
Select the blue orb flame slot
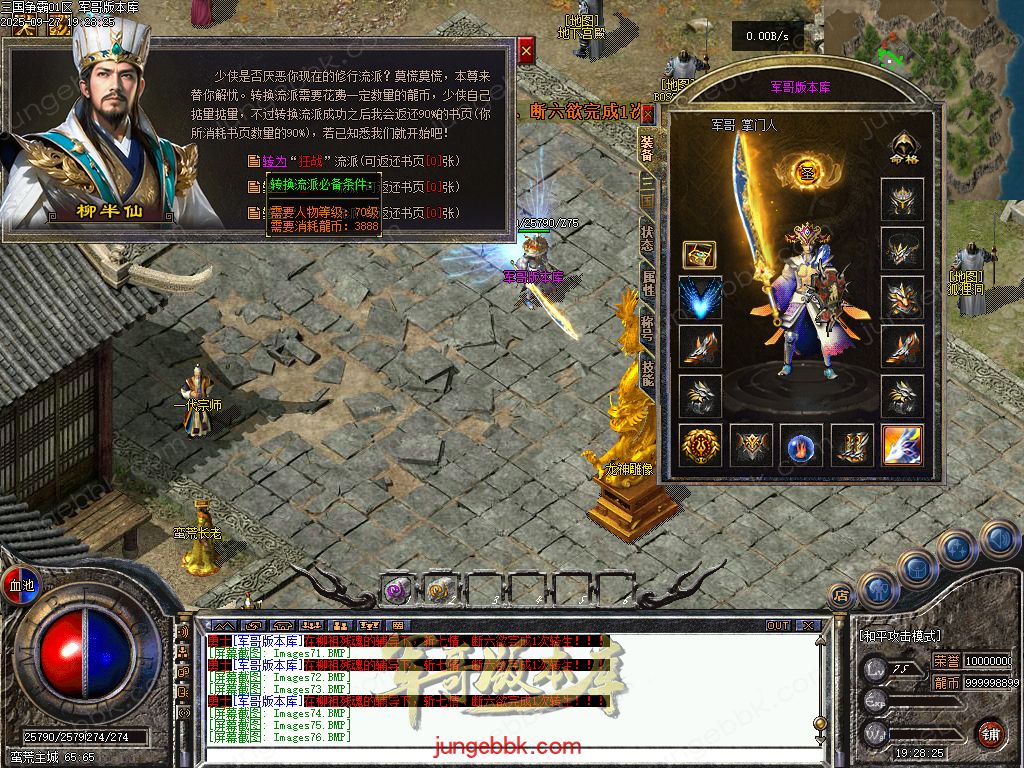(x=801, y=445)
